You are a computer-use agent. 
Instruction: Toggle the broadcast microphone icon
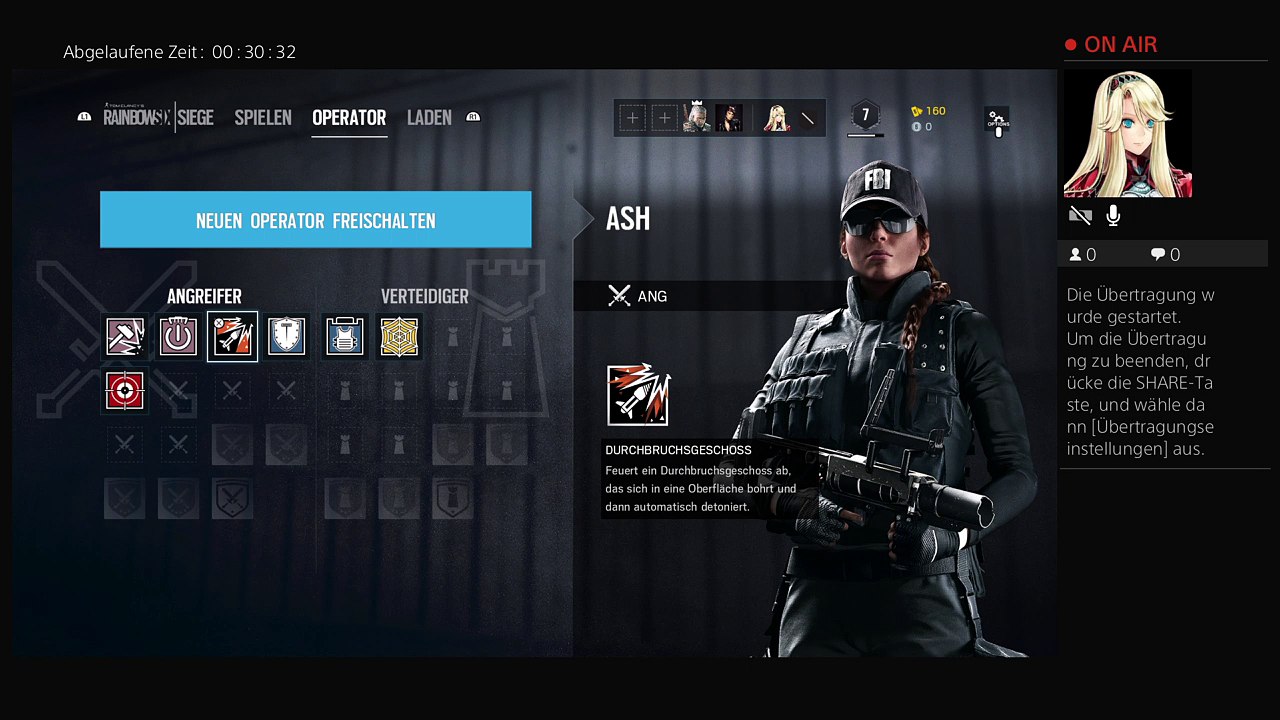coord(1113,215)
